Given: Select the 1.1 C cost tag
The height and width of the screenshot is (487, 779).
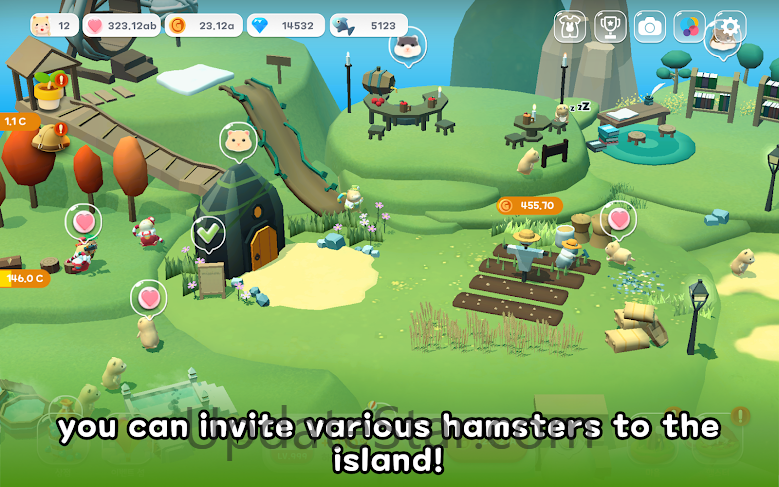Looking at the screenshot, I should pyautogui.click(x=18, y=121).
